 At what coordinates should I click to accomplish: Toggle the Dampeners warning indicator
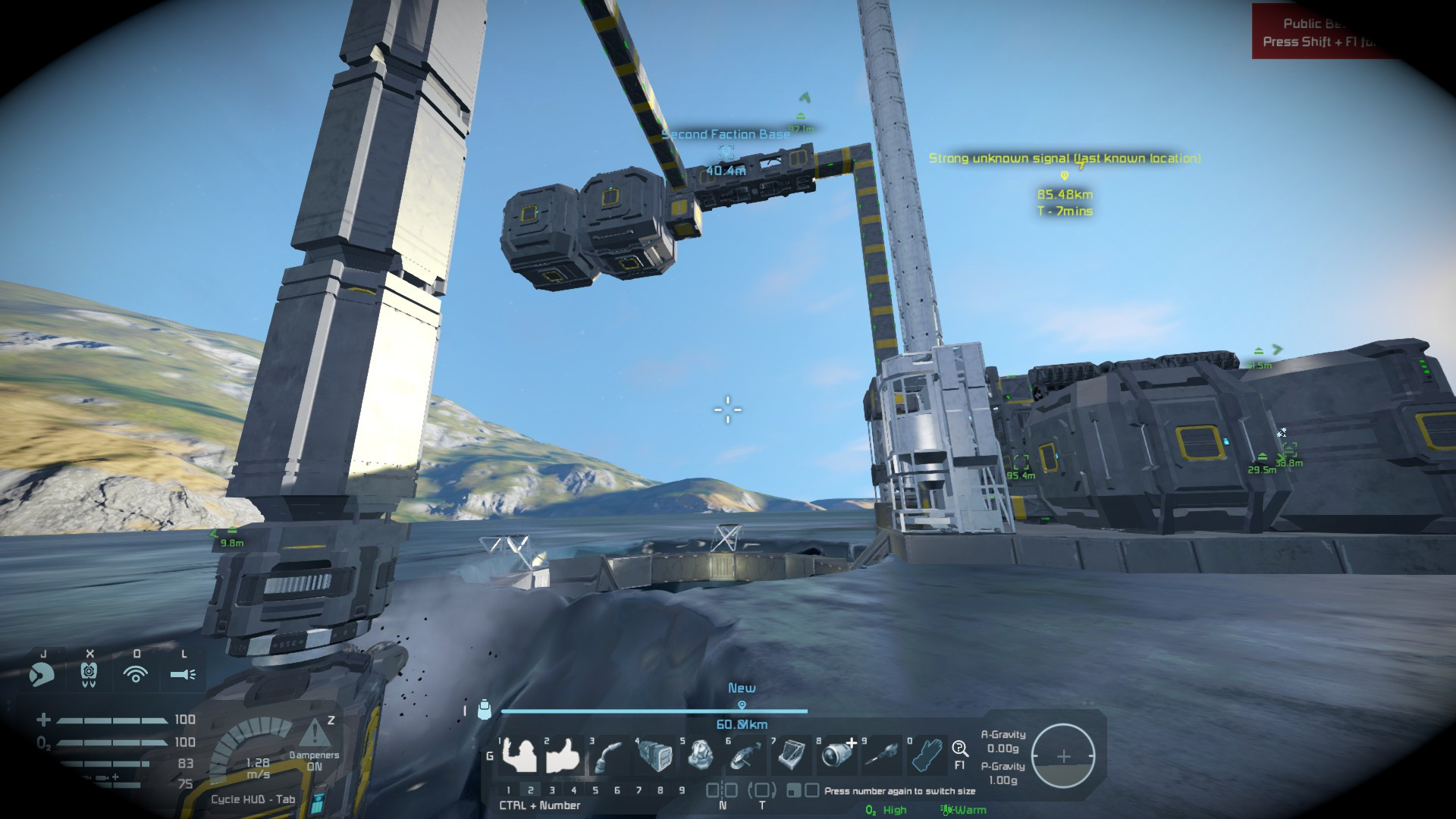point(313,734)
